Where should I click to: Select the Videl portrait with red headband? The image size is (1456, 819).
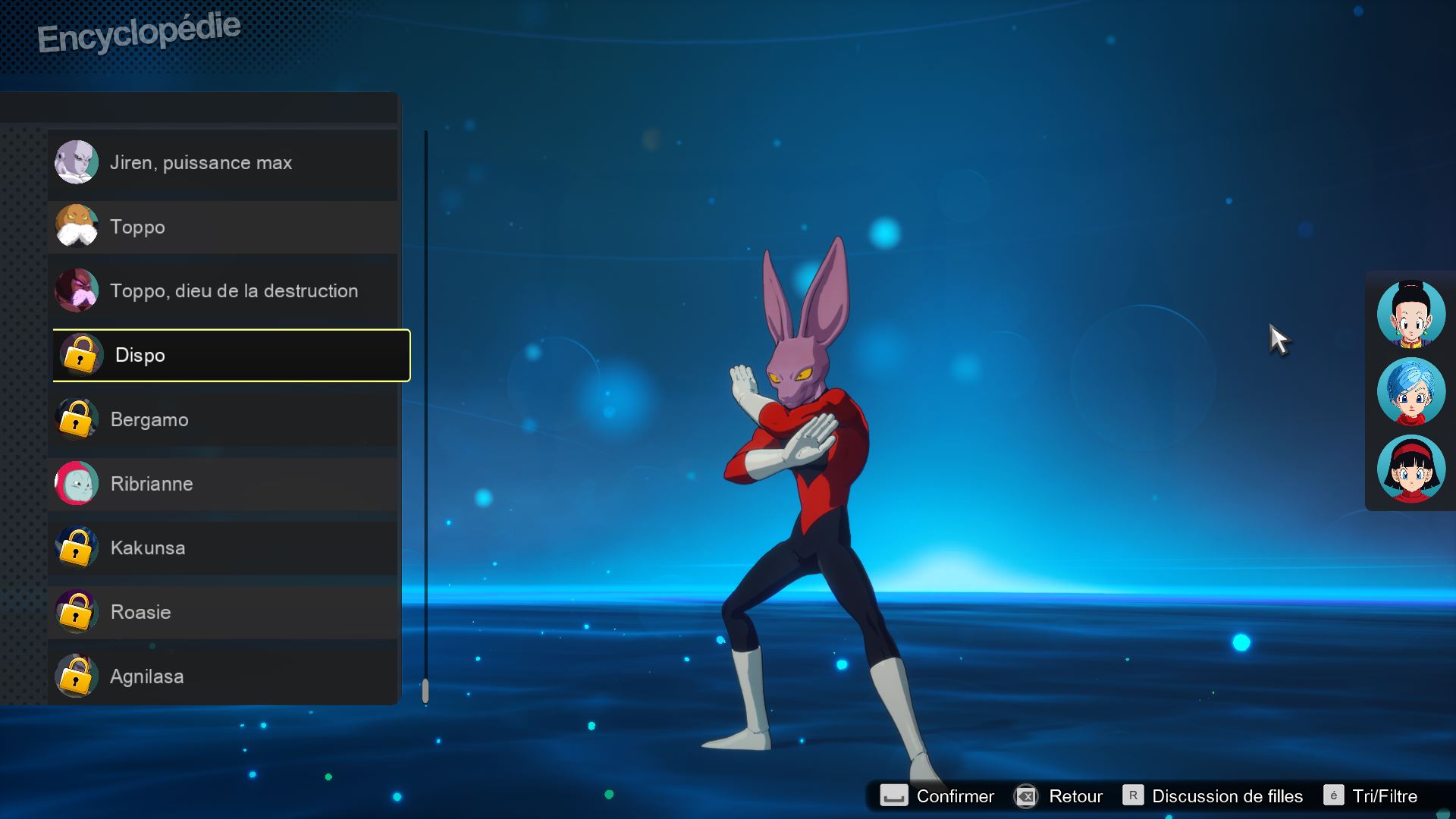coord(1410,469)
